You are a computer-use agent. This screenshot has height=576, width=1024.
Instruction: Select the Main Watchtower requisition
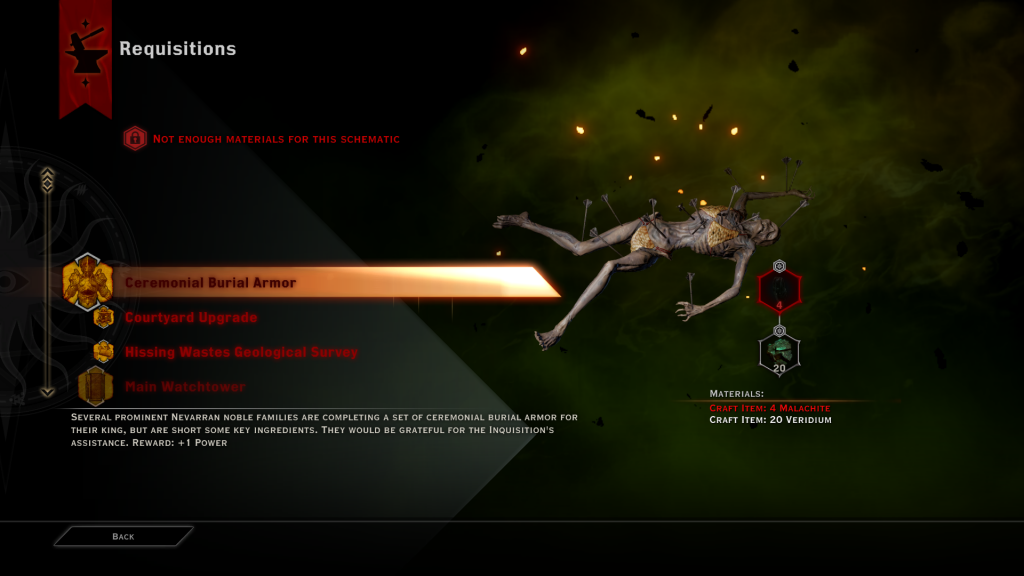tap(184, 387)
